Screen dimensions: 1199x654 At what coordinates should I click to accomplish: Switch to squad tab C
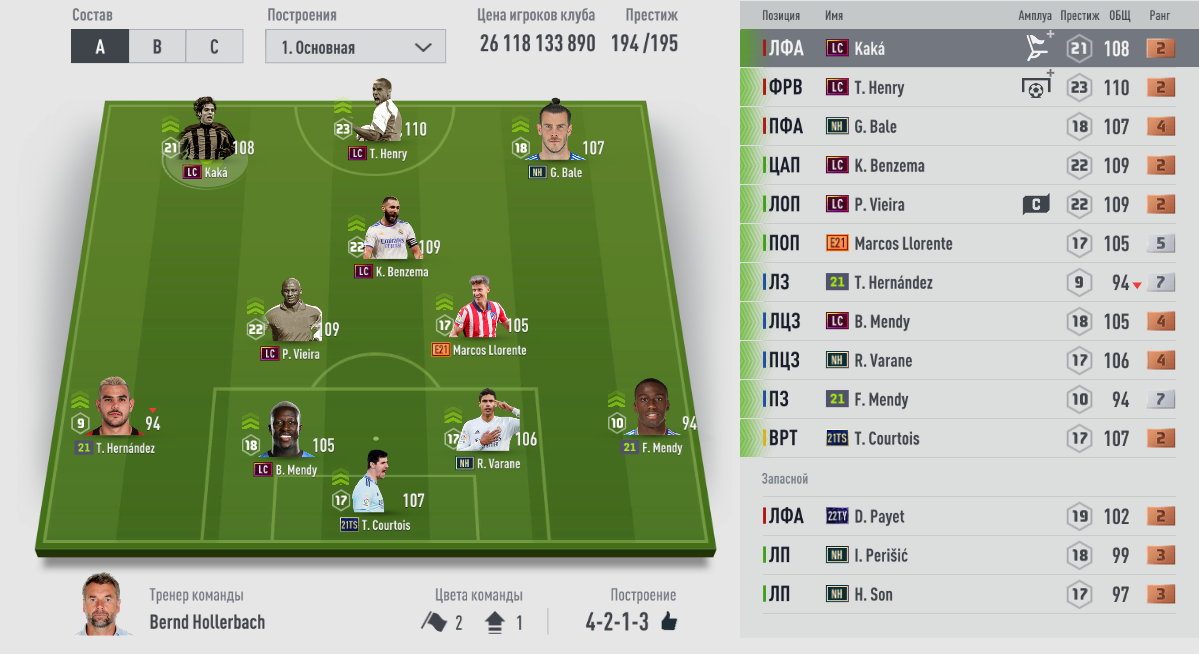point(214,47)
